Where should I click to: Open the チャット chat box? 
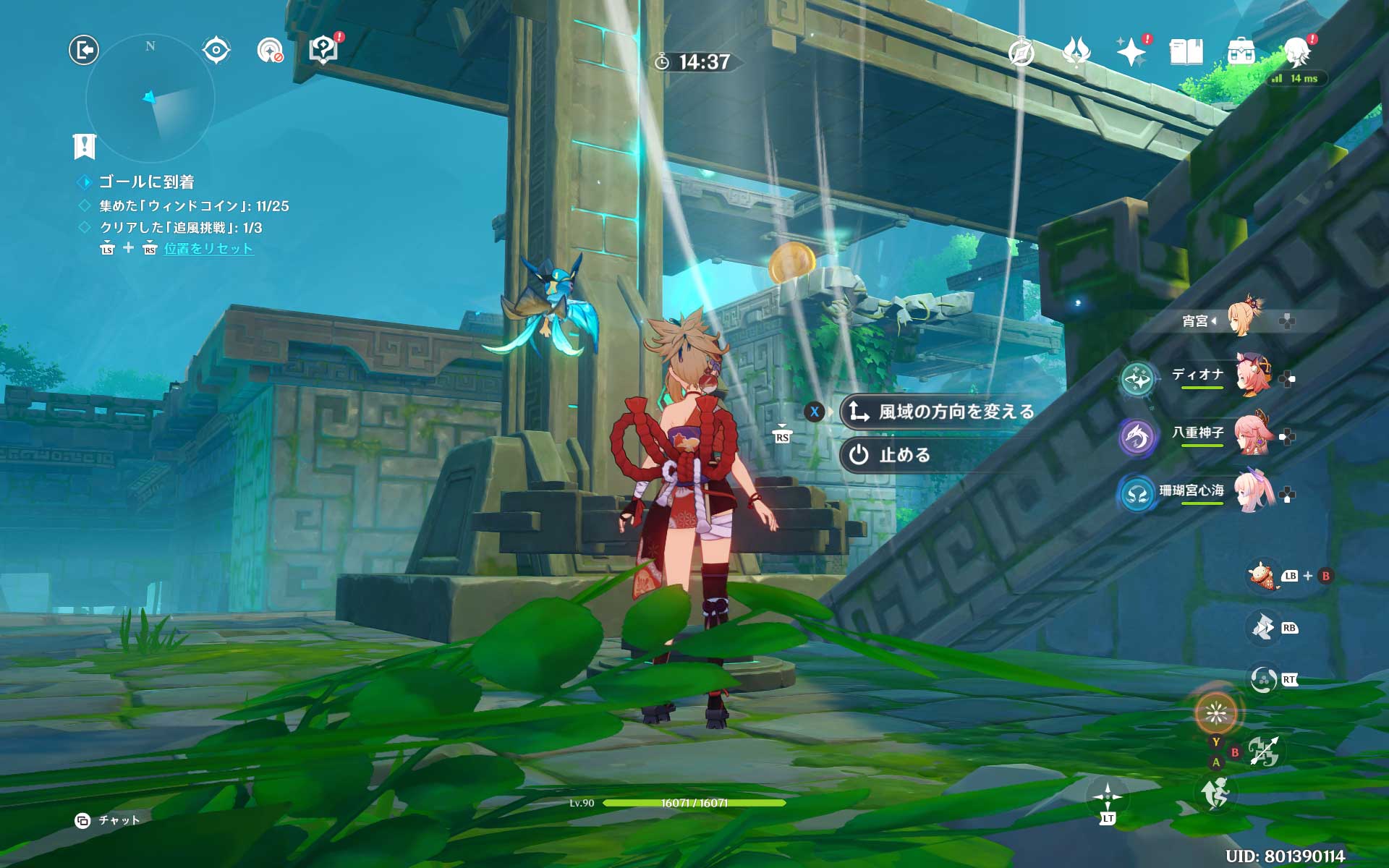point(109,820)
